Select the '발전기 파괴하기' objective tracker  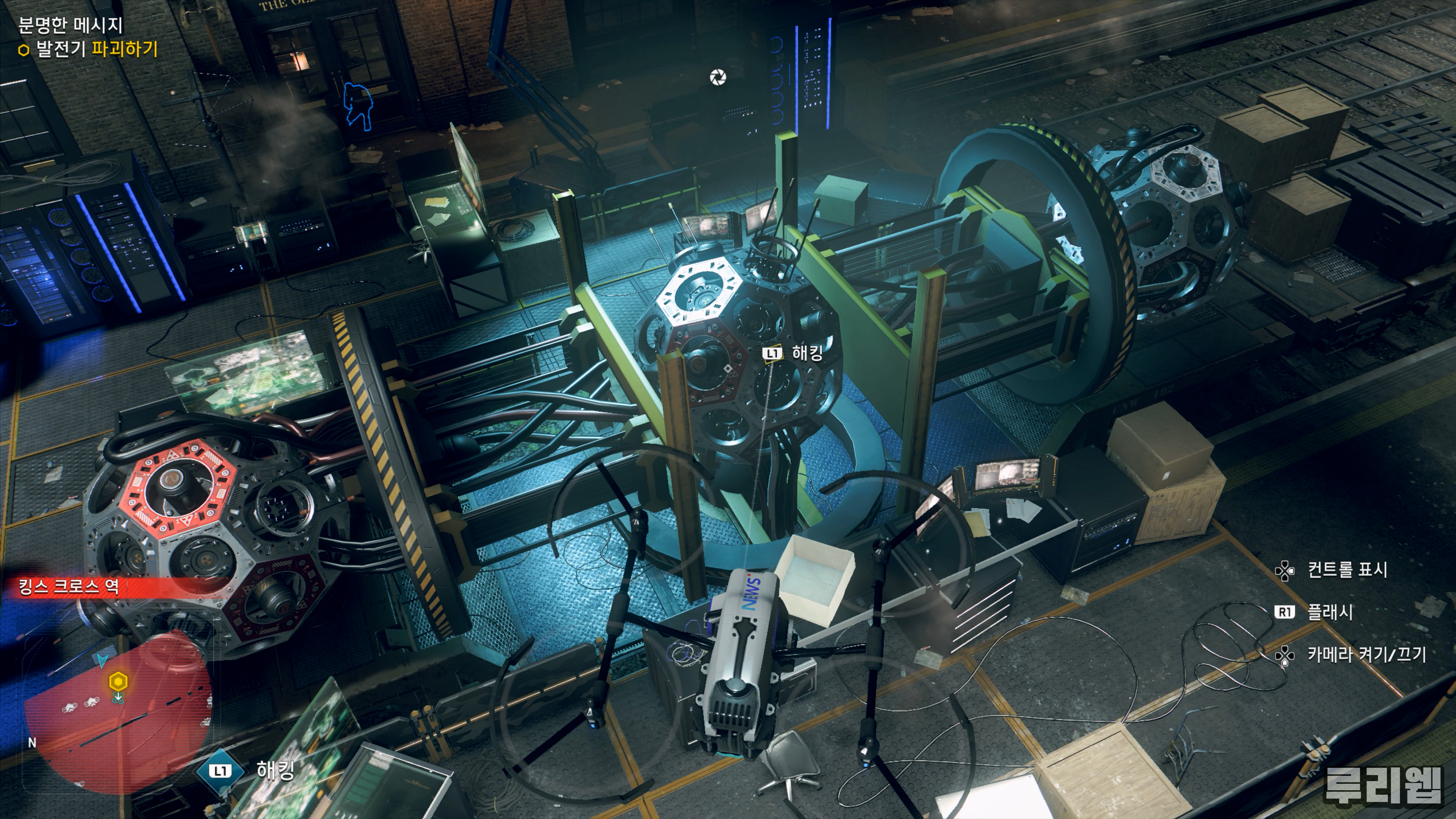tap(88, 50)
